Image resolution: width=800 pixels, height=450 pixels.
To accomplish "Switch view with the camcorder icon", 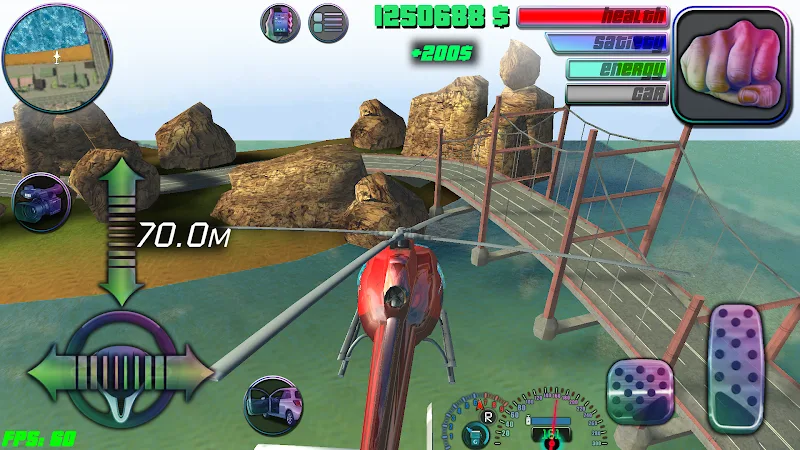I will [41, 200].
